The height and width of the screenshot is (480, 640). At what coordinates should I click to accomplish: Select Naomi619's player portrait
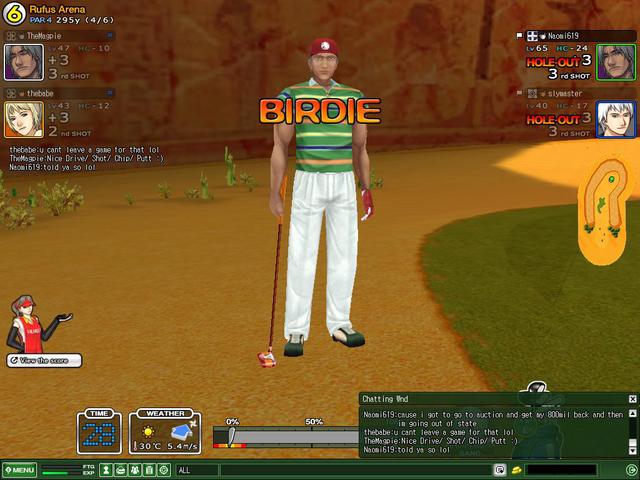[616, 62]
